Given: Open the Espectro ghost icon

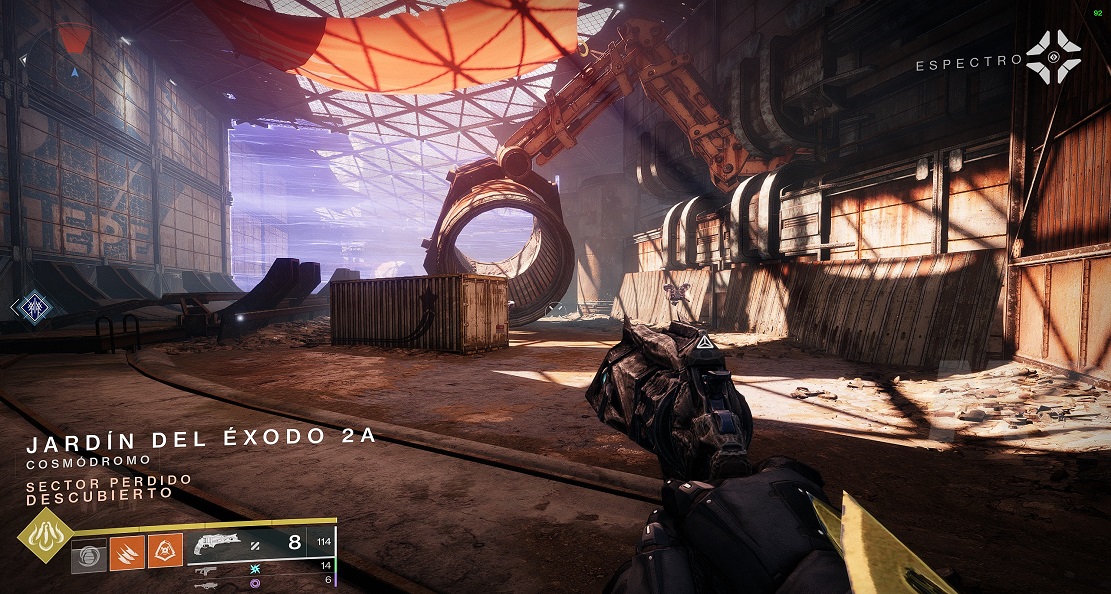Looking at the screenshot, I should tap(1053, 57).
